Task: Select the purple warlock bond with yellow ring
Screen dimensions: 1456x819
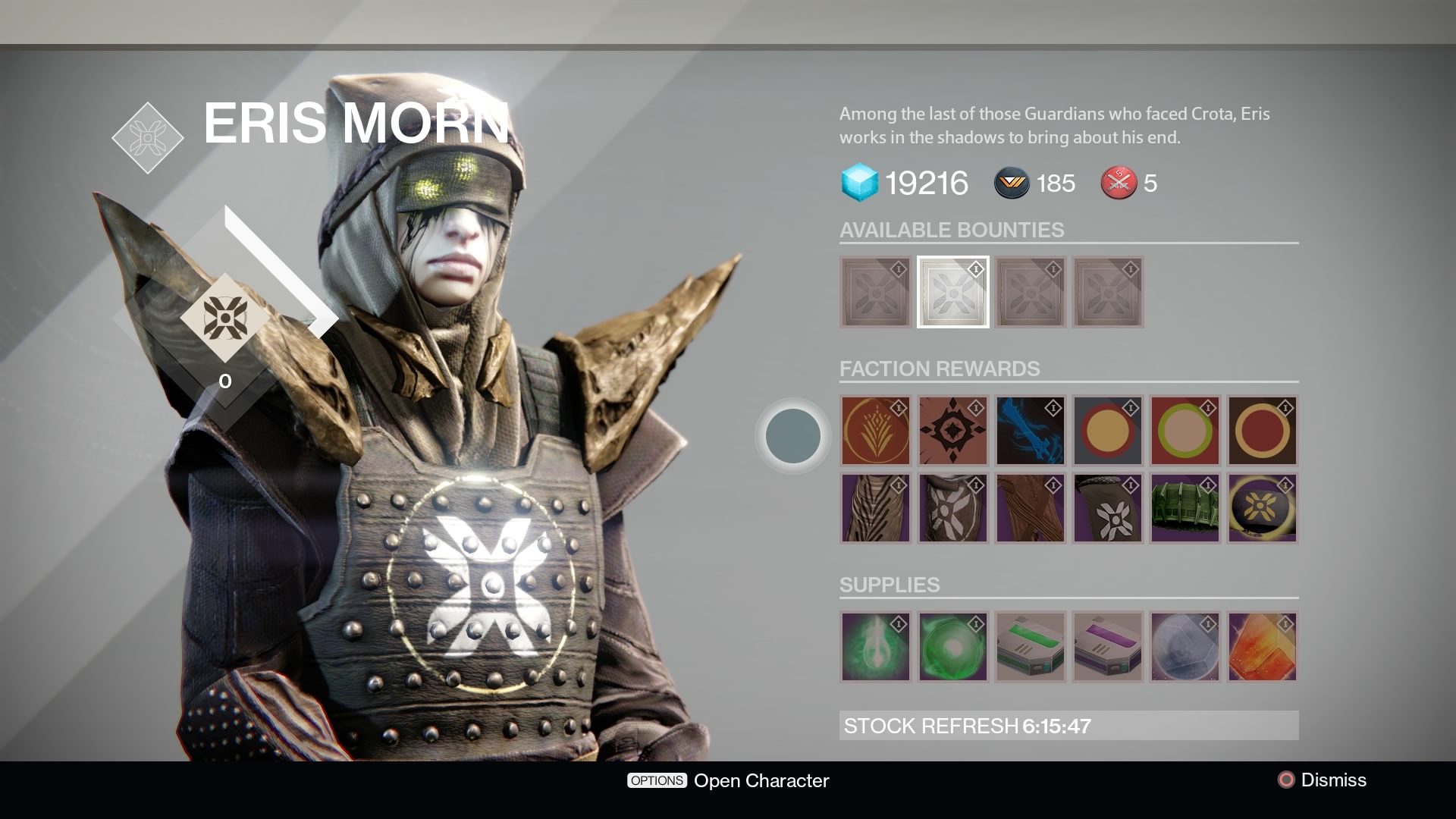Action: [1262, 508]
